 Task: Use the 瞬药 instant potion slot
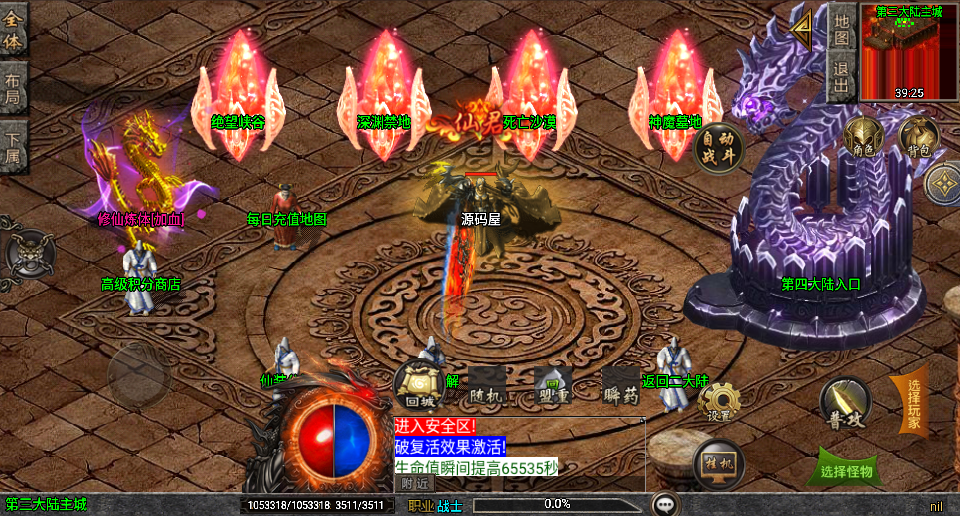(620, 386)
